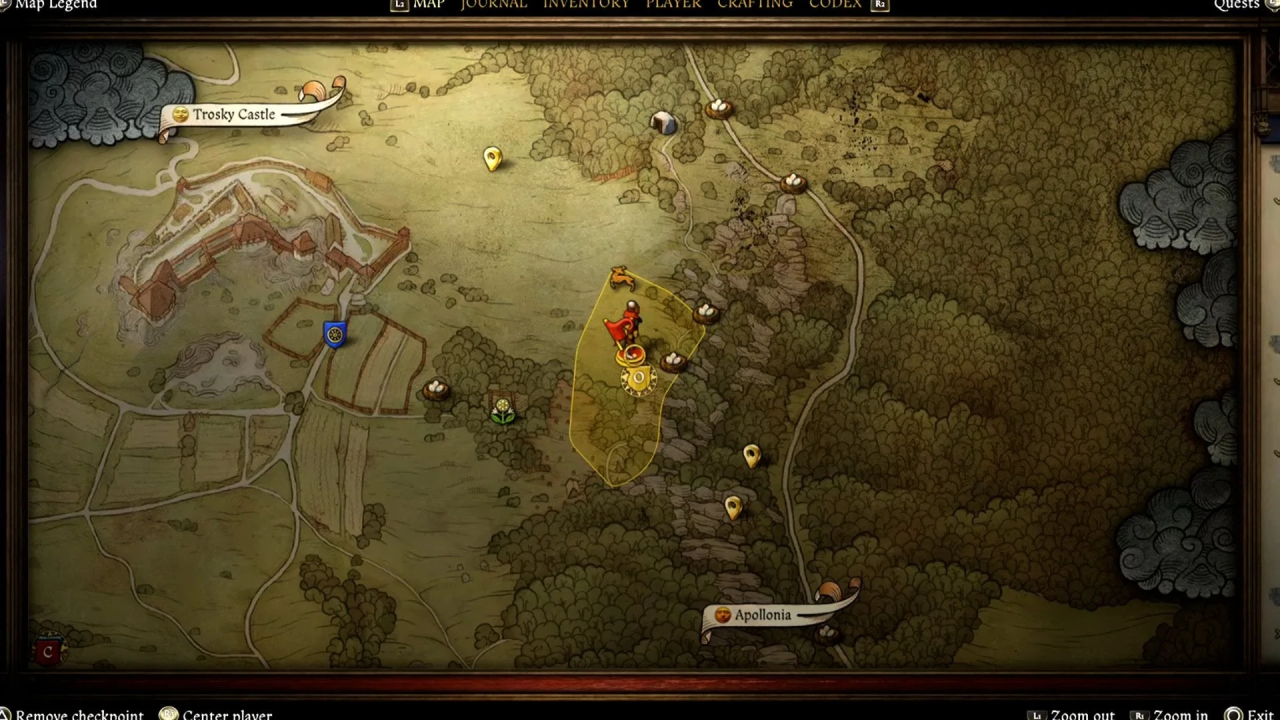1280x720 pixels.
Task: Exit the map screen
Action: tap(1259, 714)
